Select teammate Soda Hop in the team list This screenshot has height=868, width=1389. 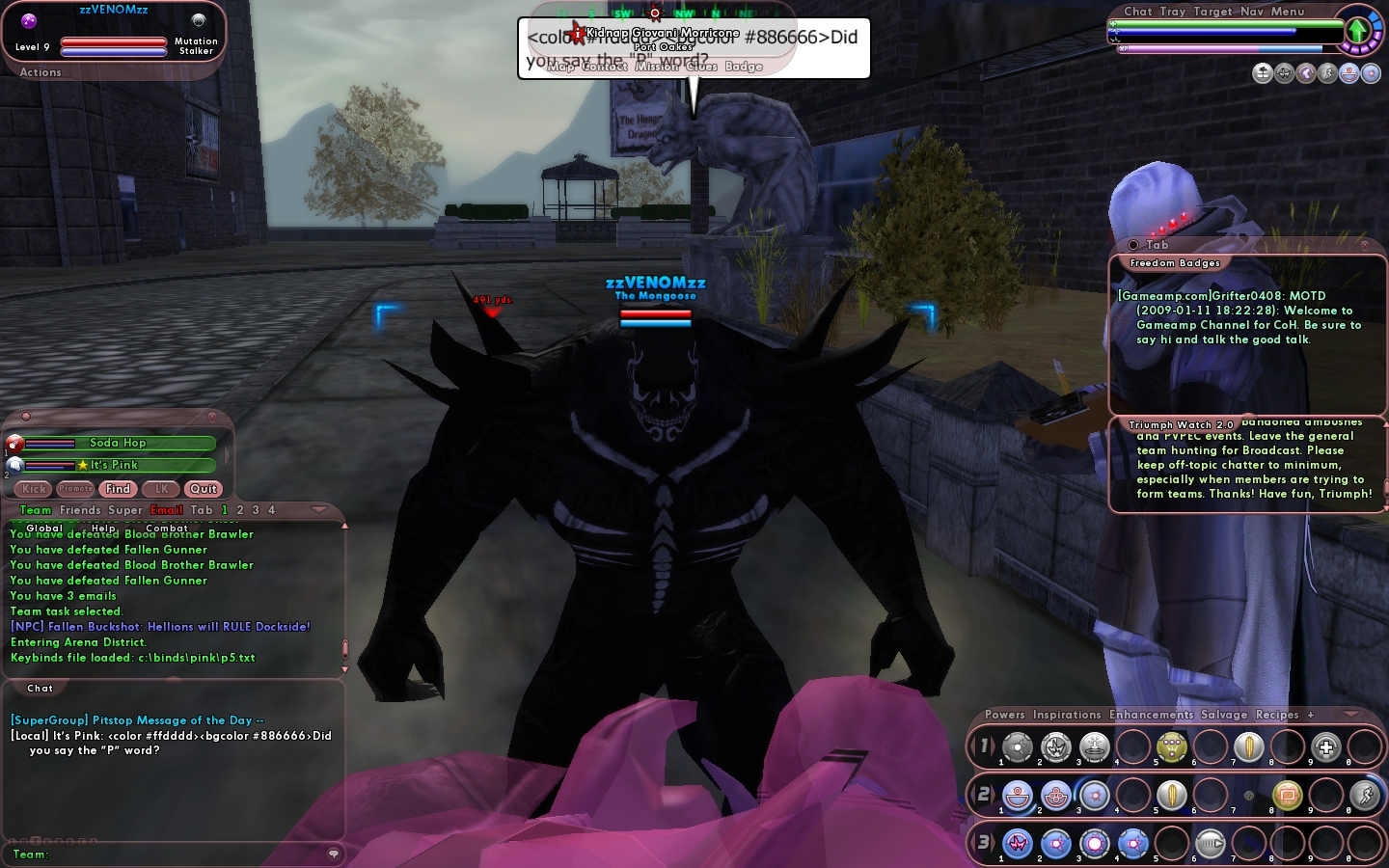pos(118,443)
